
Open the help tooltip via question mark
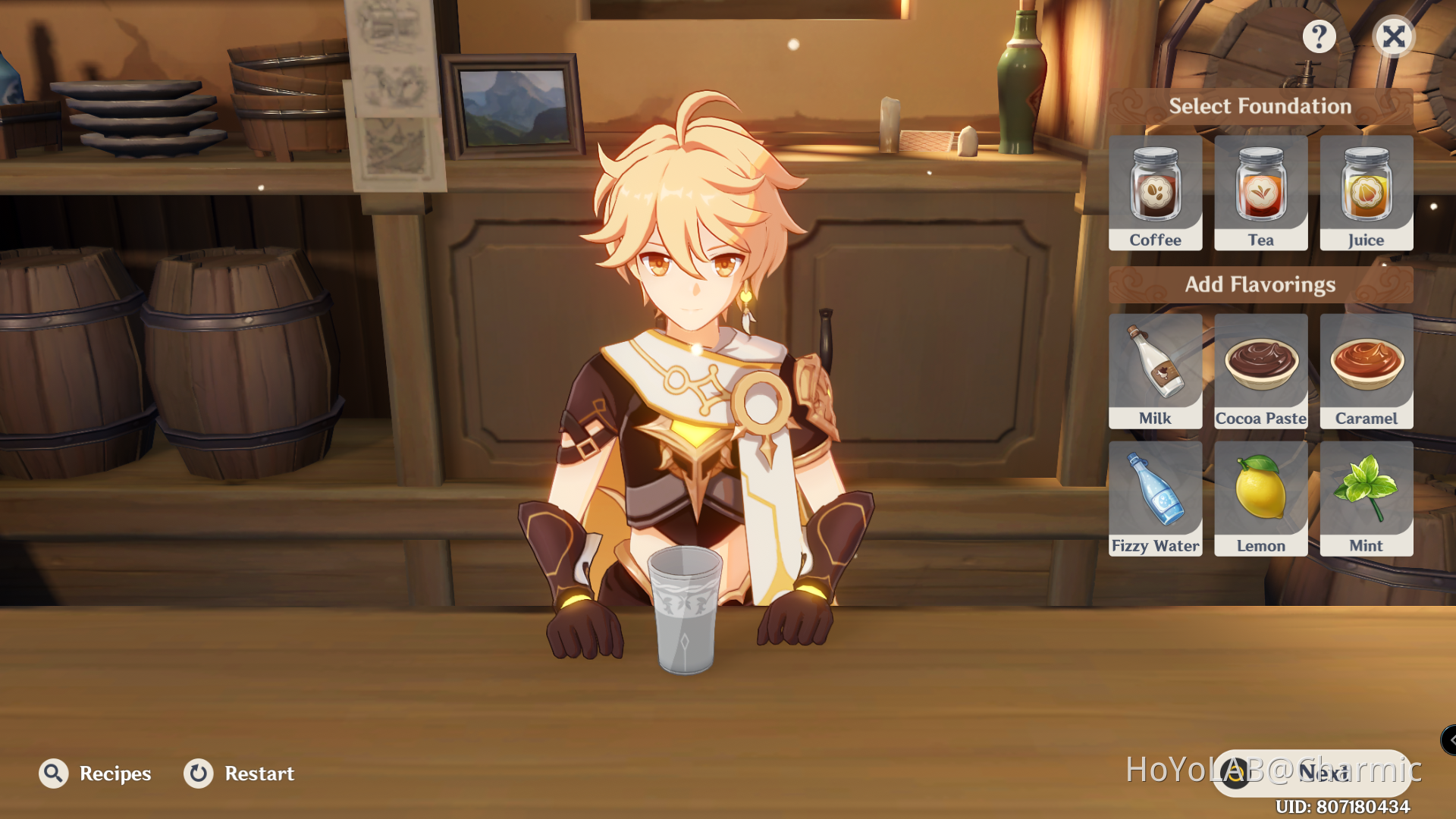point(1319,36)
